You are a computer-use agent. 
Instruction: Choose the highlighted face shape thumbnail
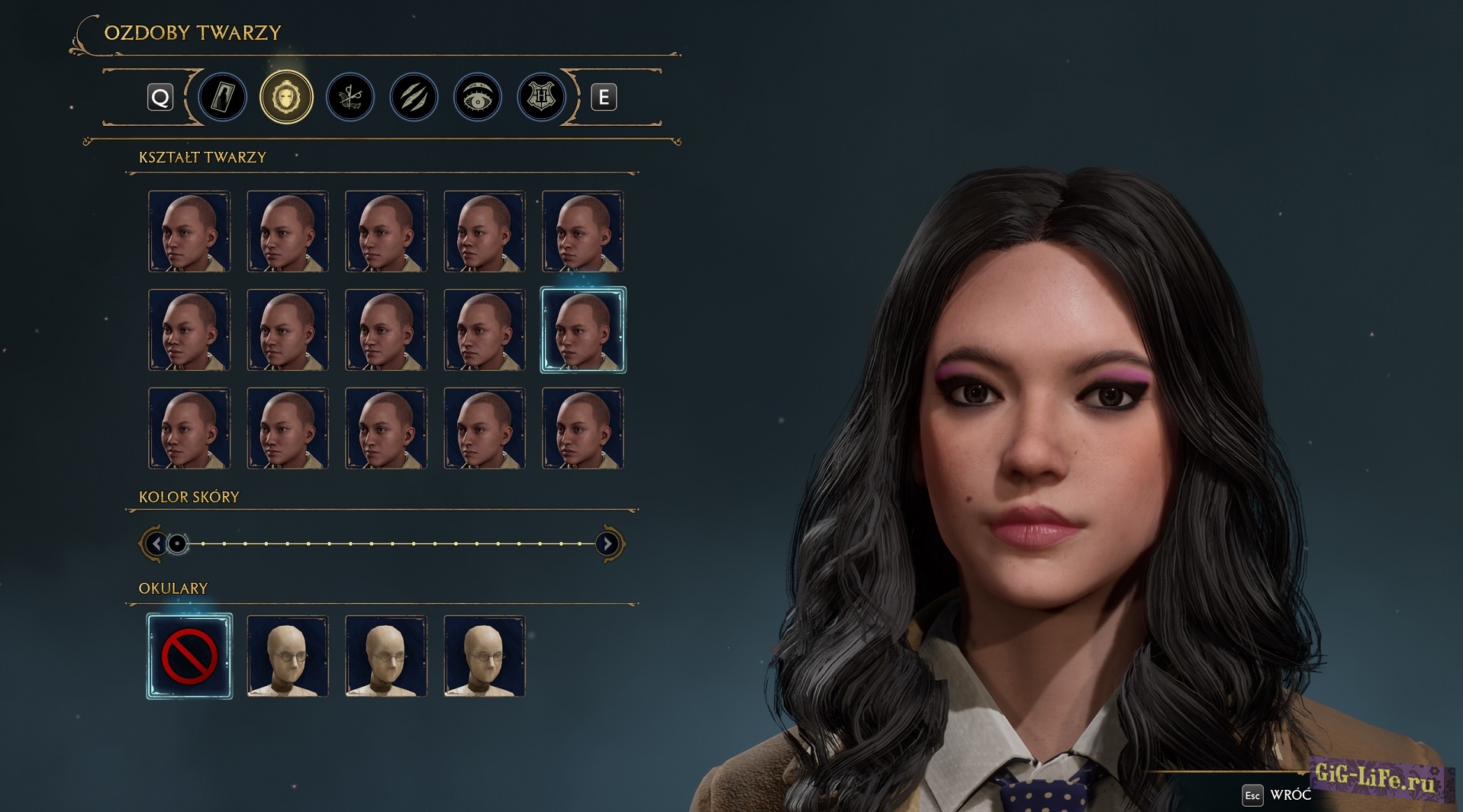[x=583, y=330]
